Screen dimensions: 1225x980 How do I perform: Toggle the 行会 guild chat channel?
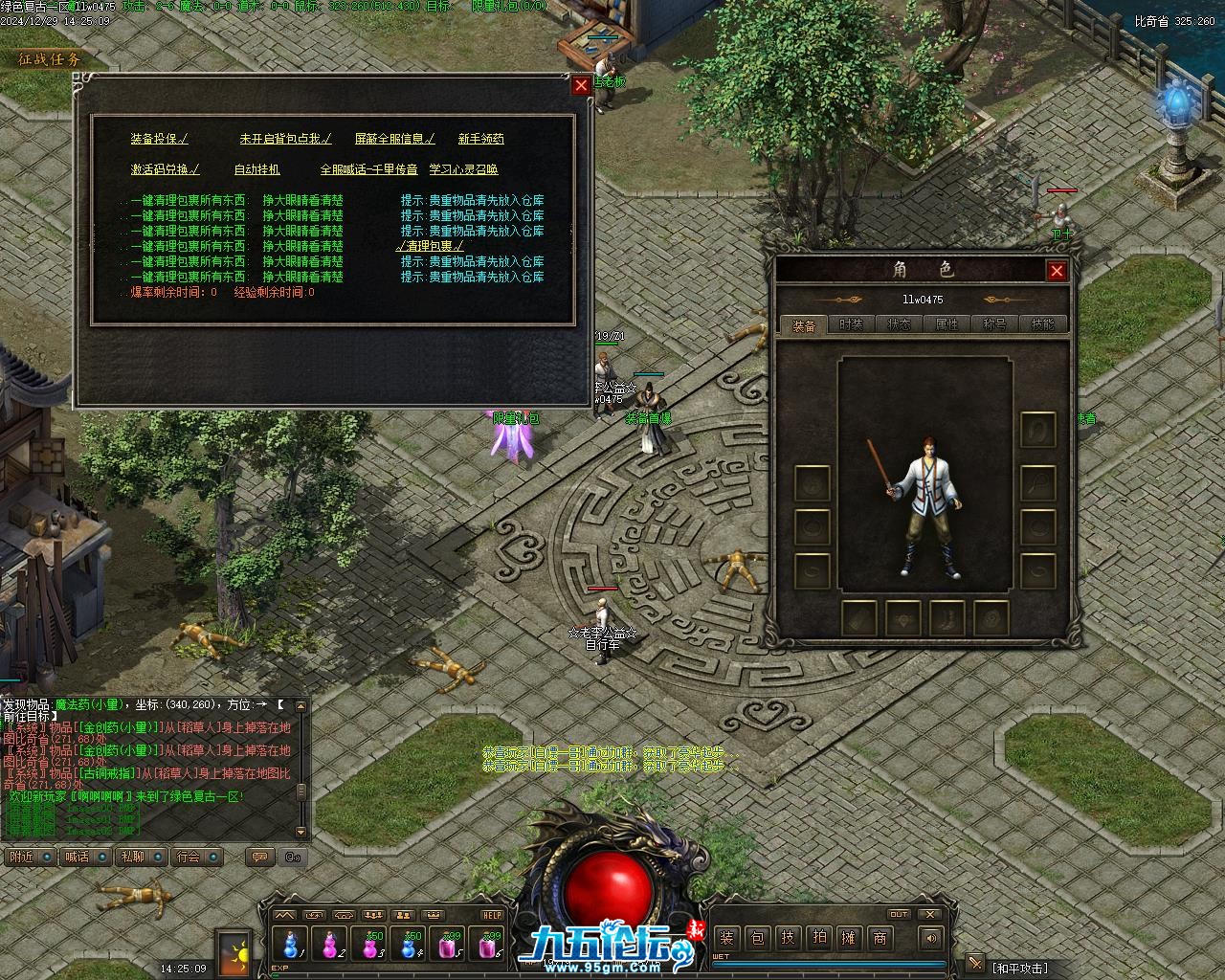[189, 857]
